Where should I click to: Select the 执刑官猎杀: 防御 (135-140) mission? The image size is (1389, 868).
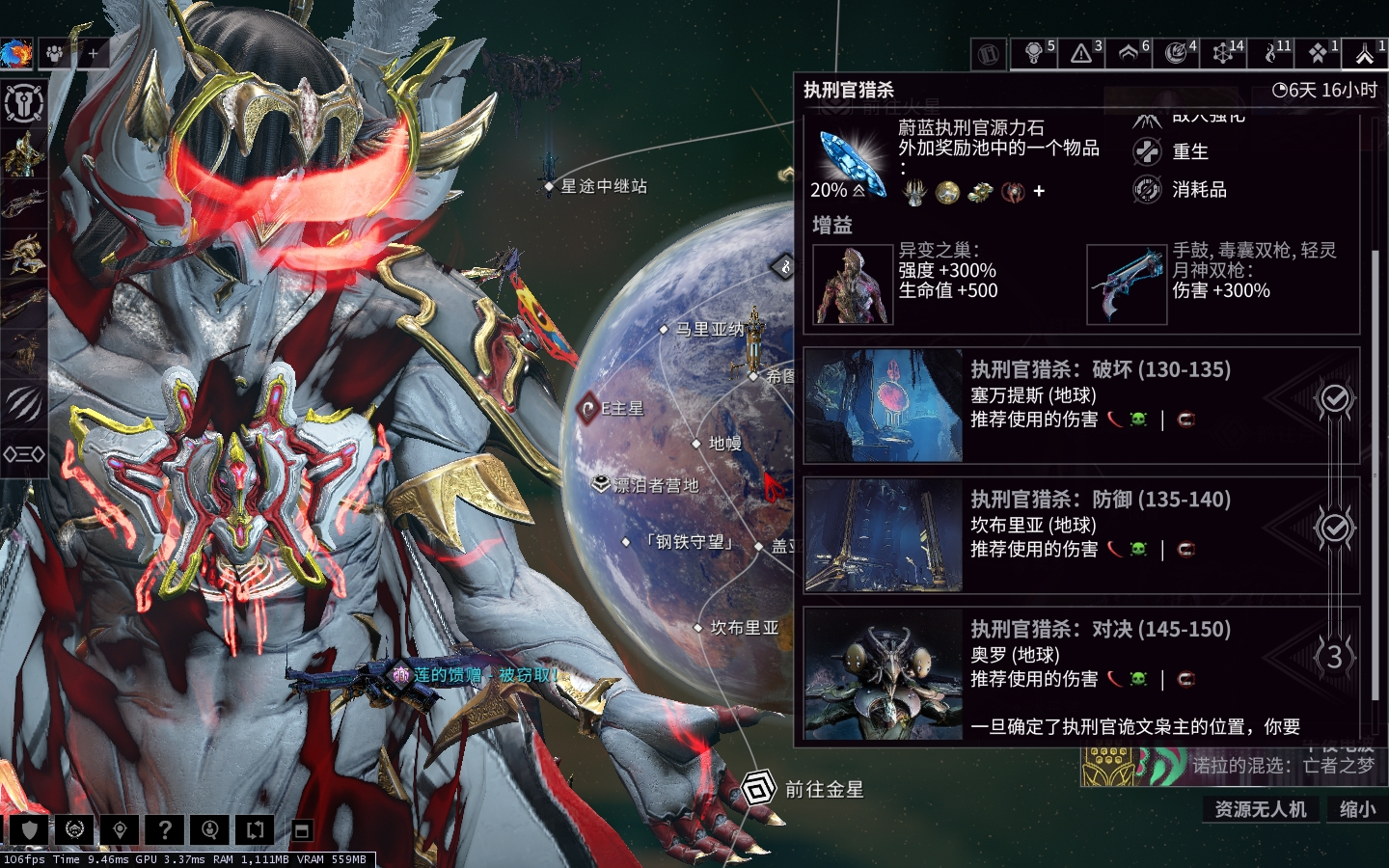1080,535
